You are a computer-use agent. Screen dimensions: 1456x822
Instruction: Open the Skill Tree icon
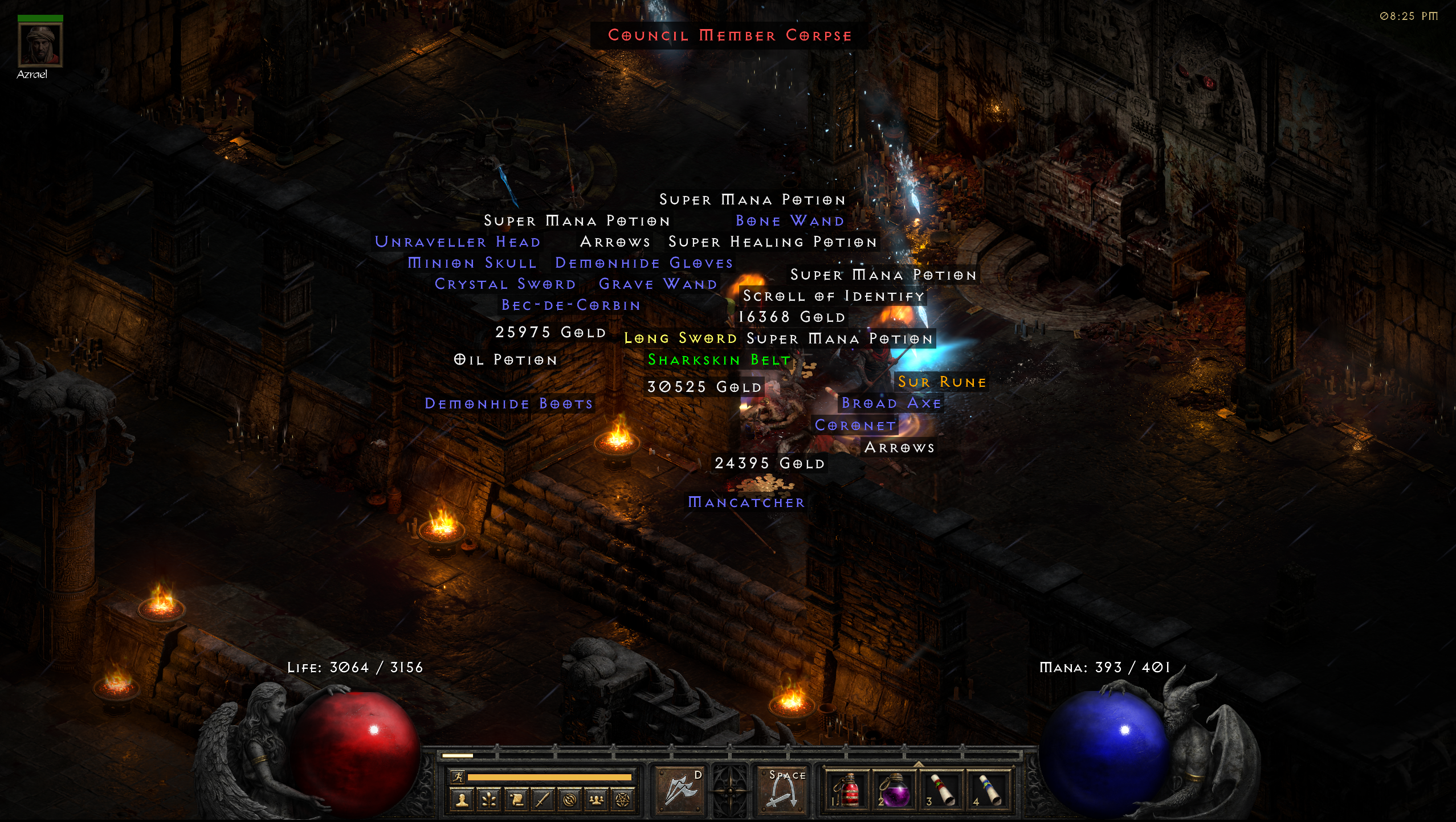[x=488, y=800]
